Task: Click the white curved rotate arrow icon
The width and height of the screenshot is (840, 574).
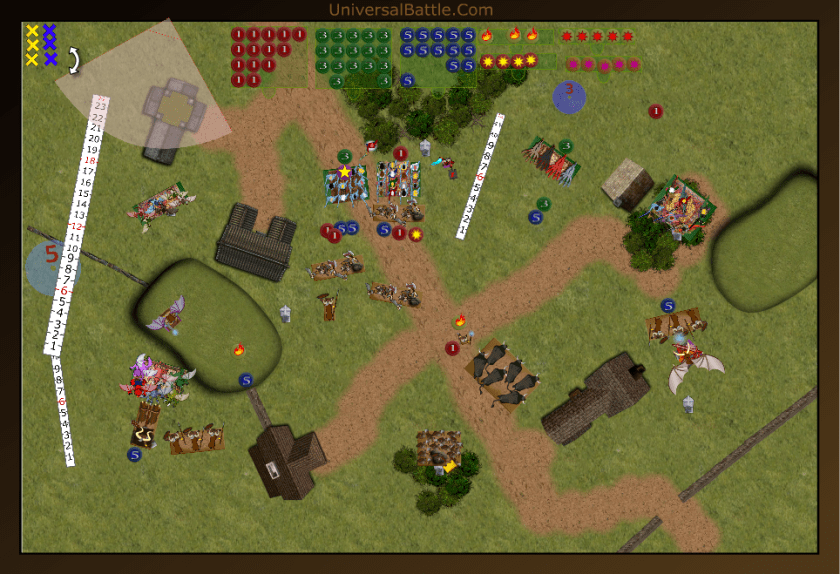Action: pyautogui.click(x=73, y=61)
